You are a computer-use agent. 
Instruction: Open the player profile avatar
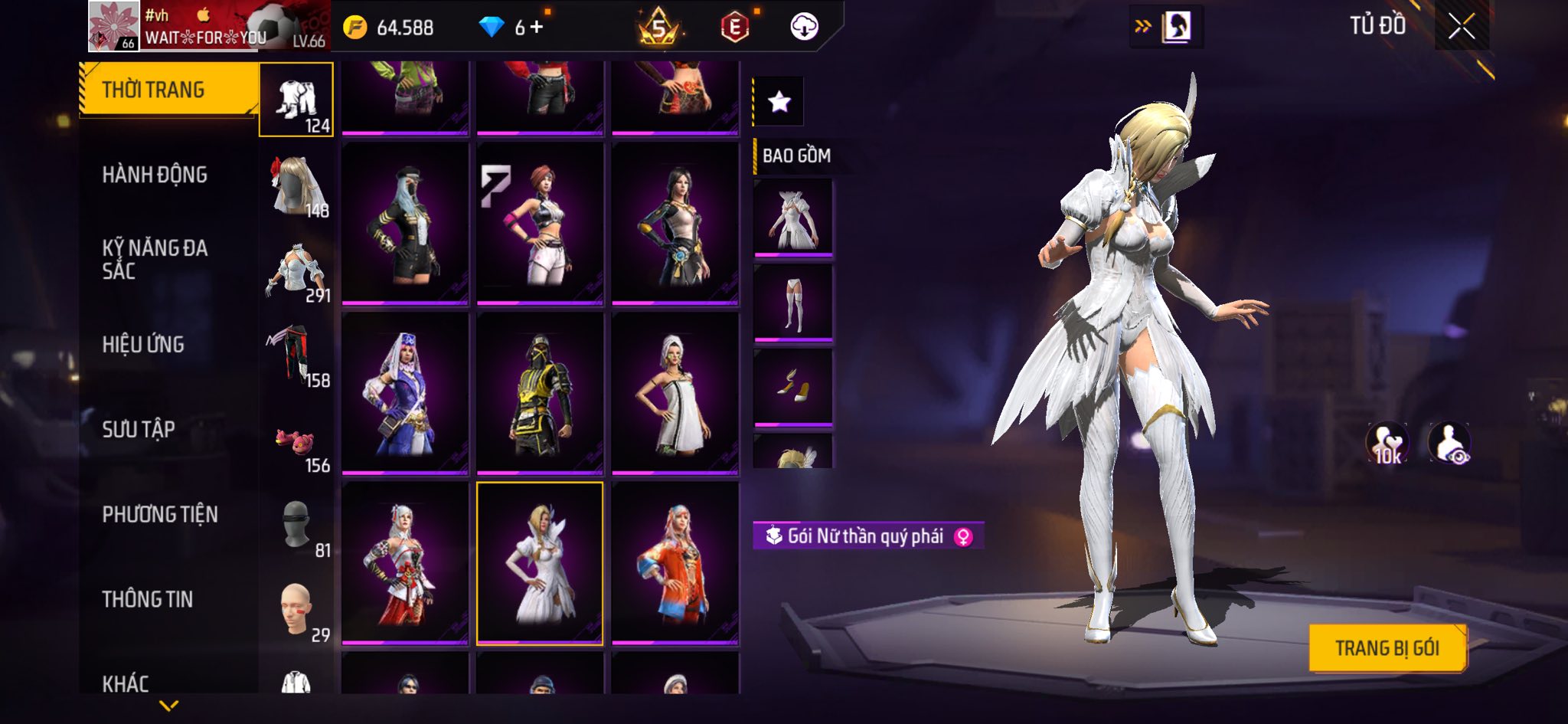tap(113, 26)
